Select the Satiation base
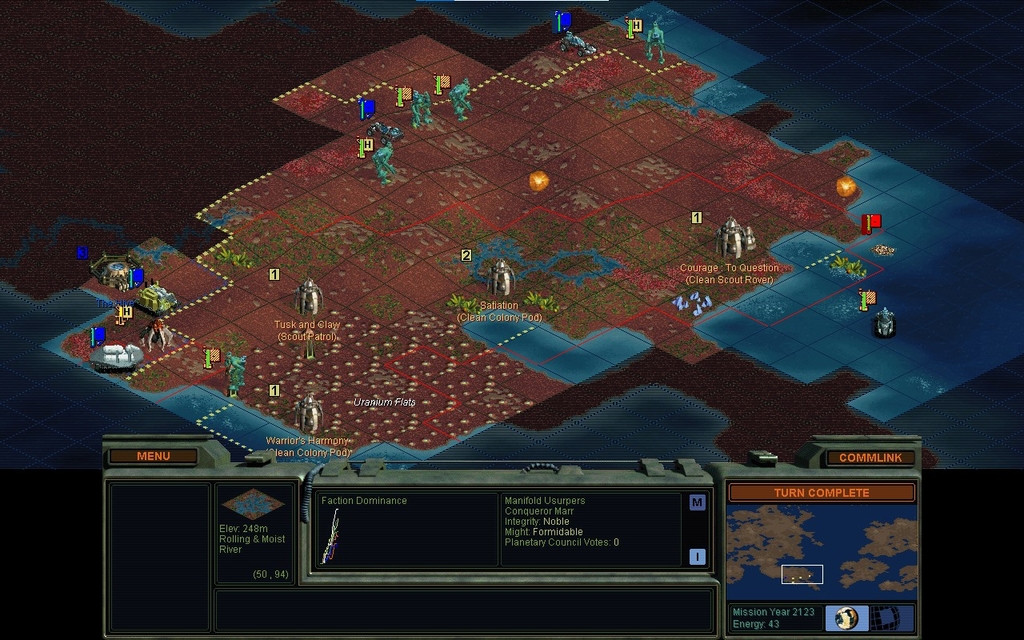 (x=499, y=277)
